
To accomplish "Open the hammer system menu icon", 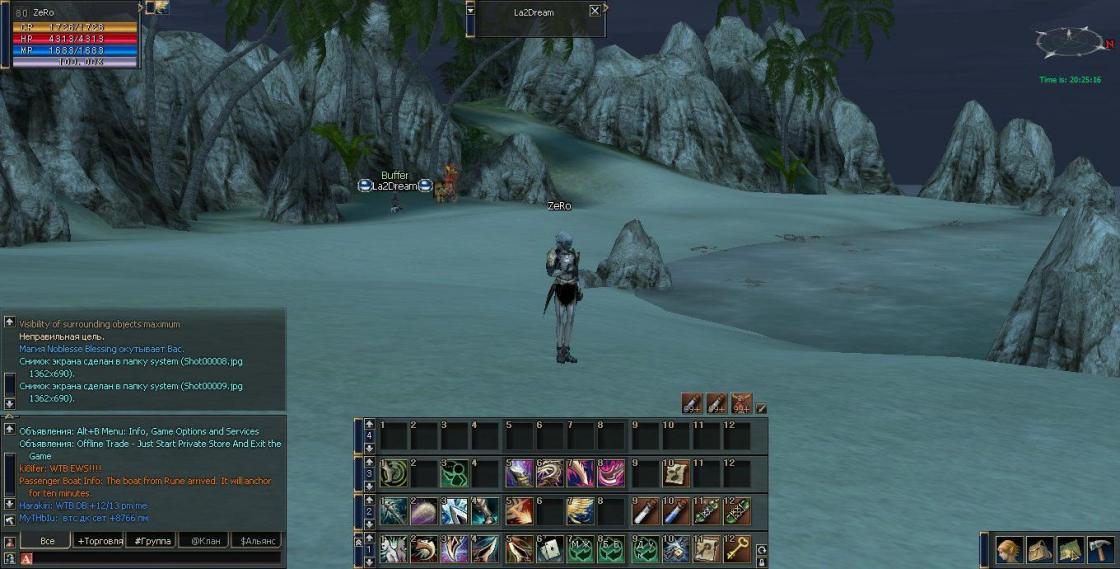I will click(x=1100, y=550).
